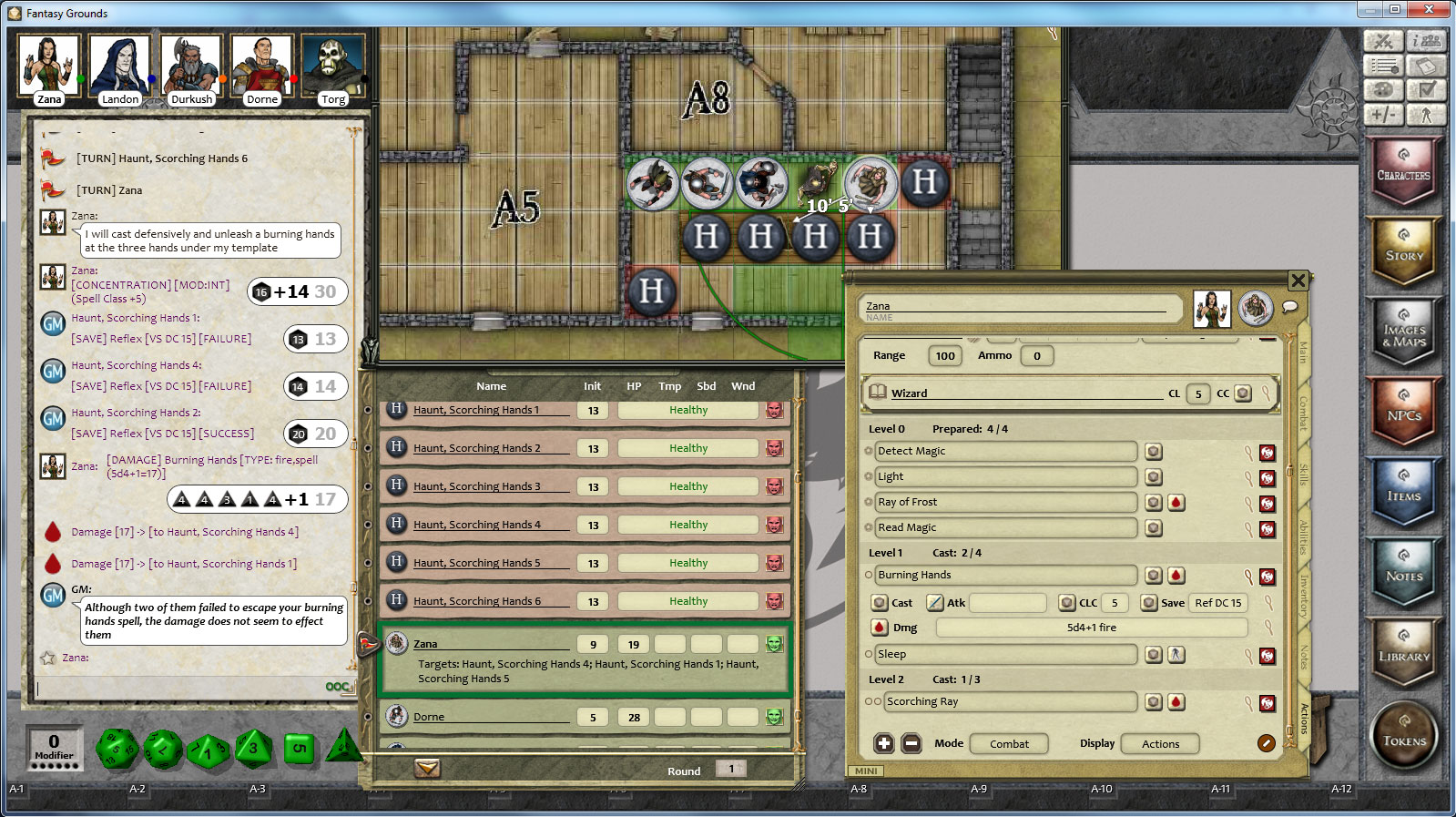Cycle the Mode control showing Combat
The image size is (1456, 817).
tap(1009, 743)
